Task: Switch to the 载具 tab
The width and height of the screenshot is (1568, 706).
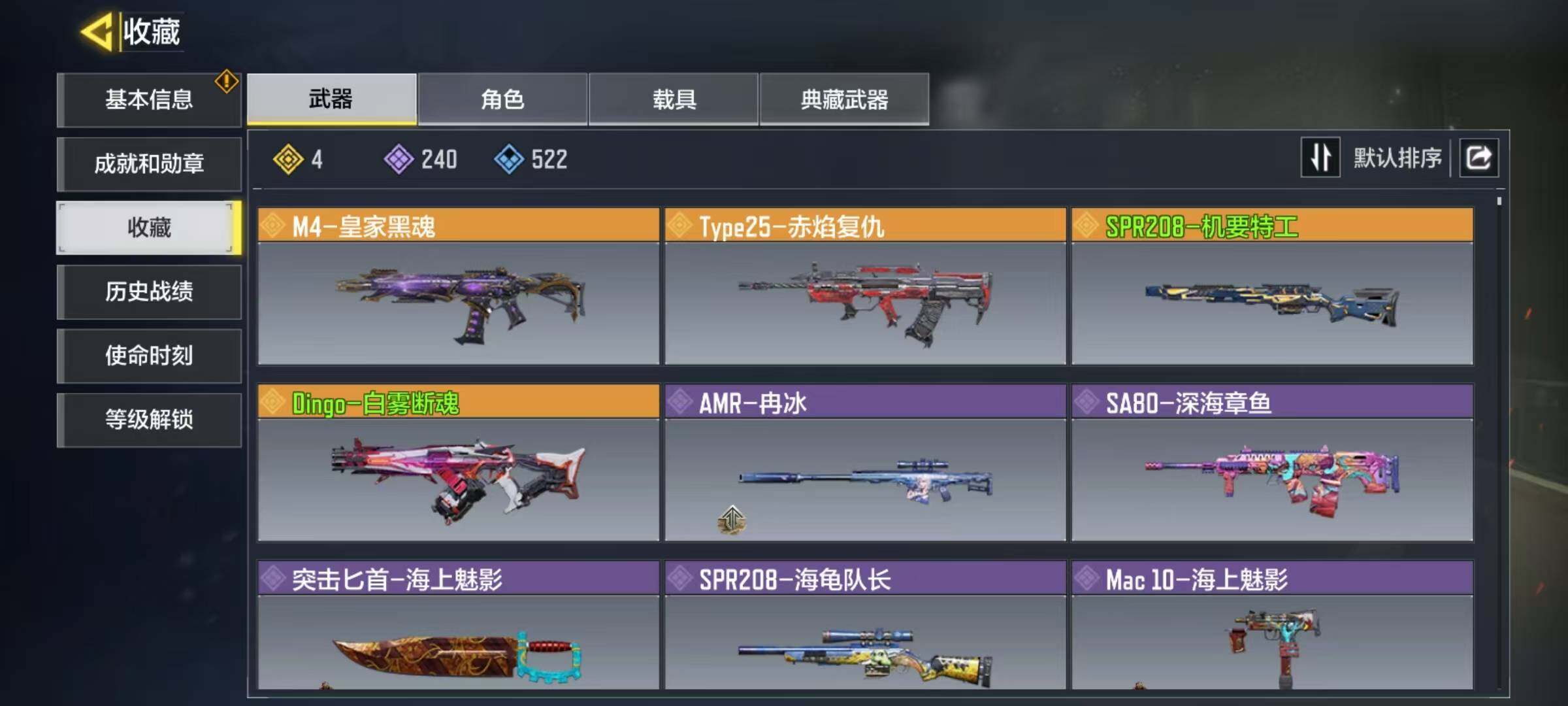Action: click(674, 99)
